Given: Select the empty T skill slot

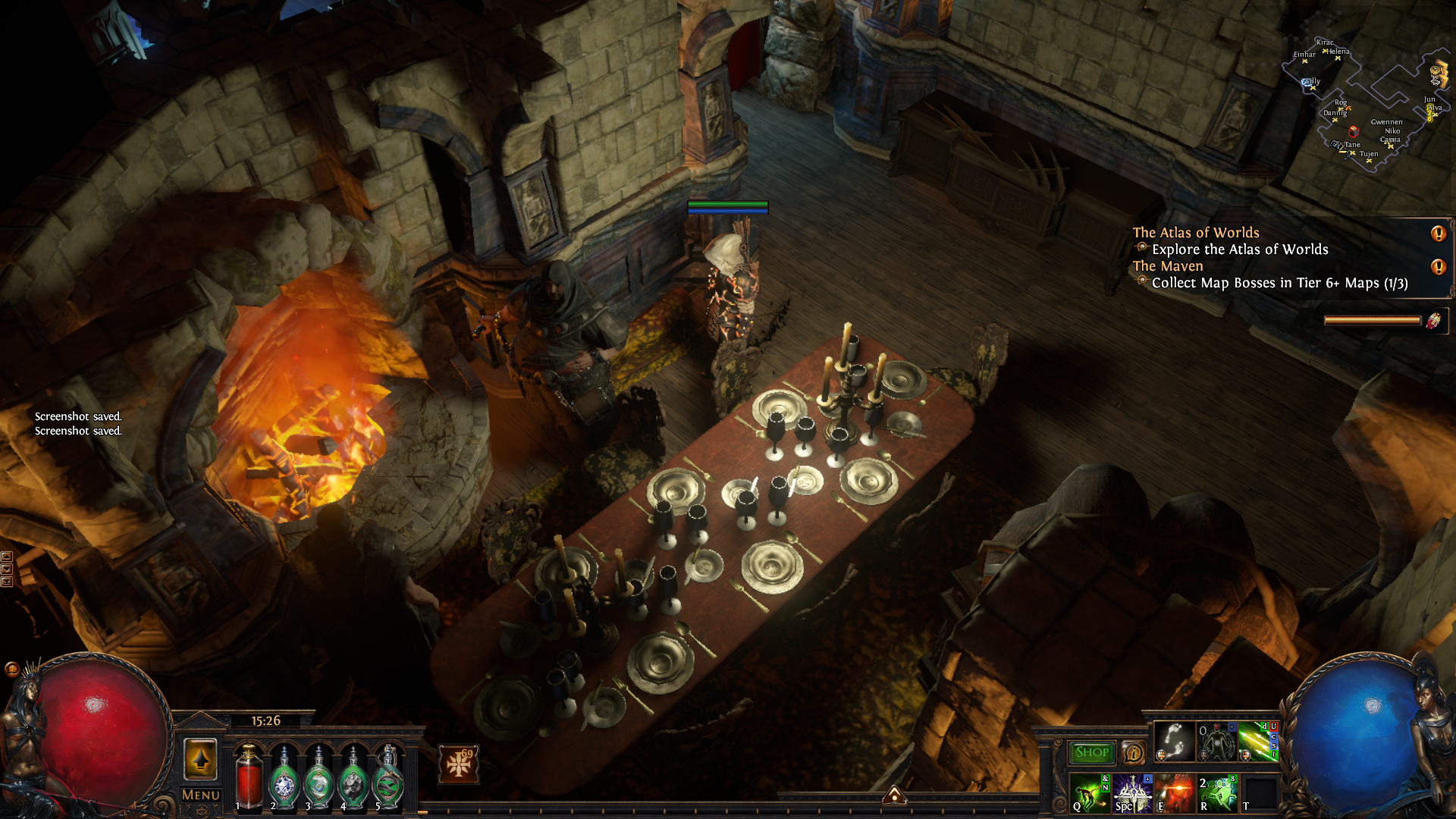Looking at the screenshot, I should 1260,793.
